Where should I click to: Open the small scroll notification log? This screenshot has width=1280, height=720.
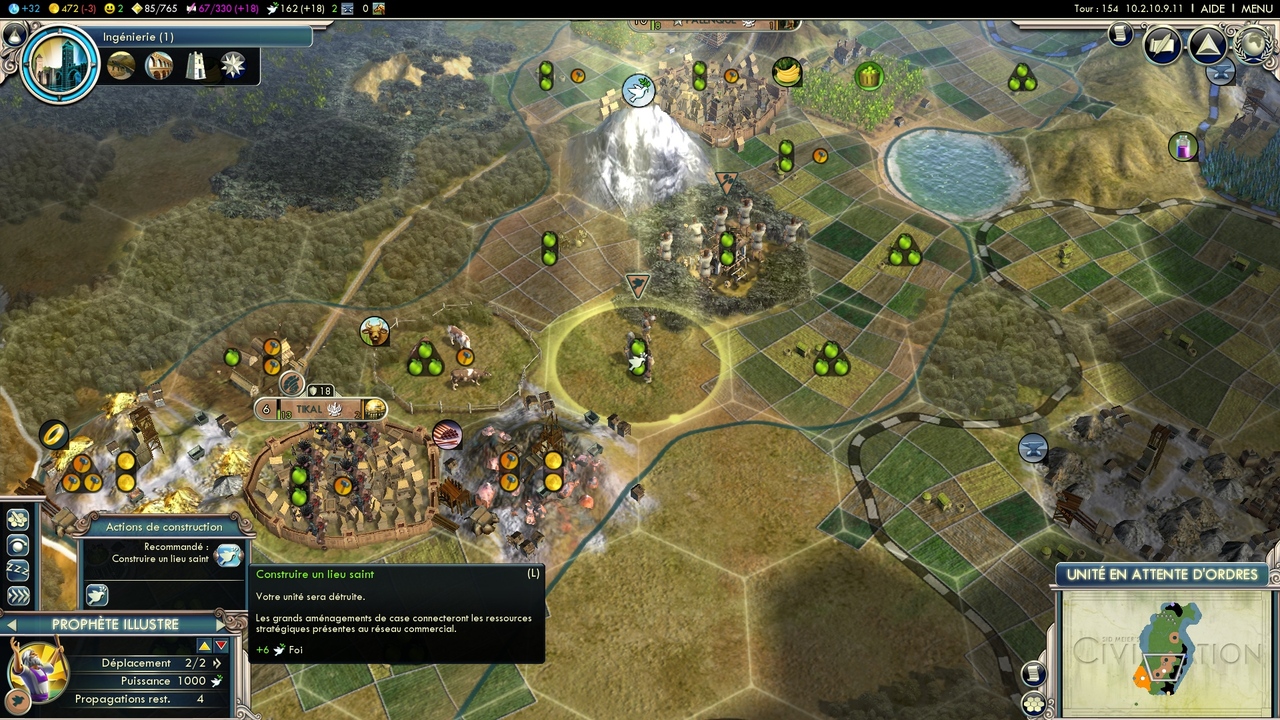click(1121, 35)
